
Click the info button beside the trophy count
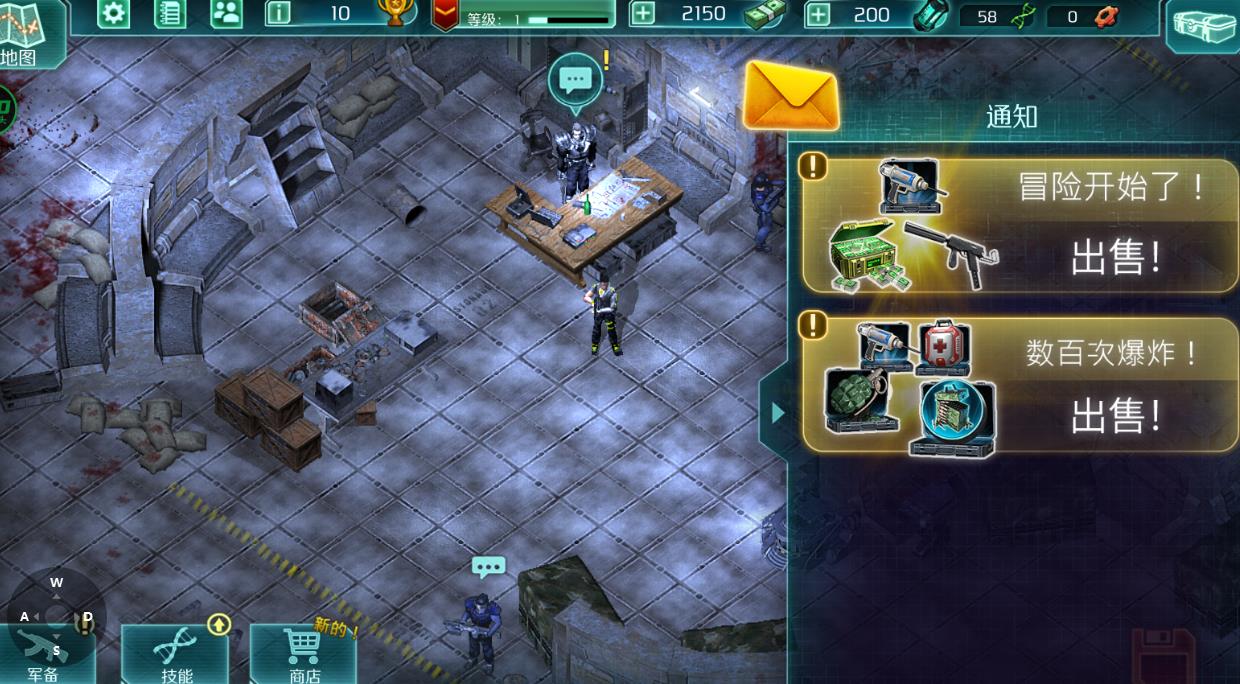[x=279, y=14]
